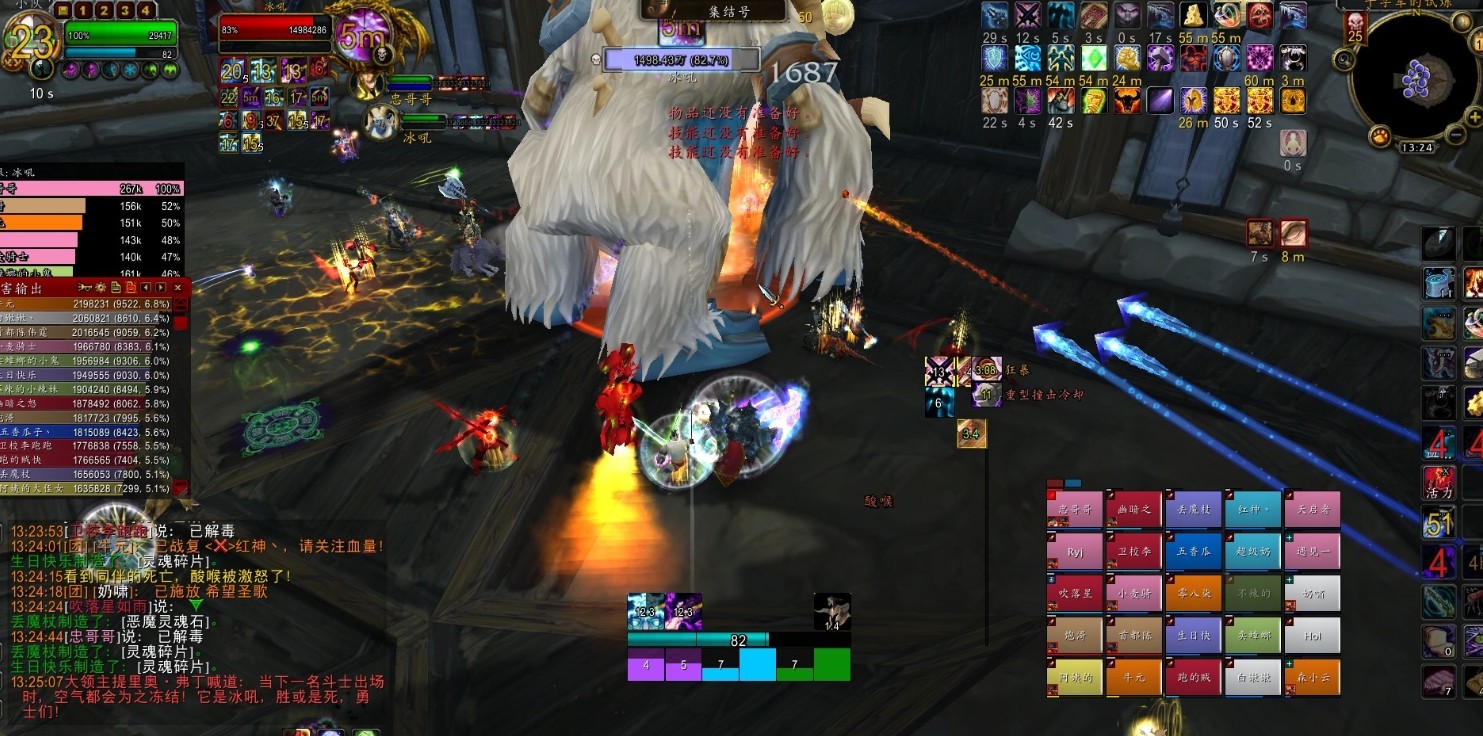Open the minimap tracking paw button

[1381, 135]
